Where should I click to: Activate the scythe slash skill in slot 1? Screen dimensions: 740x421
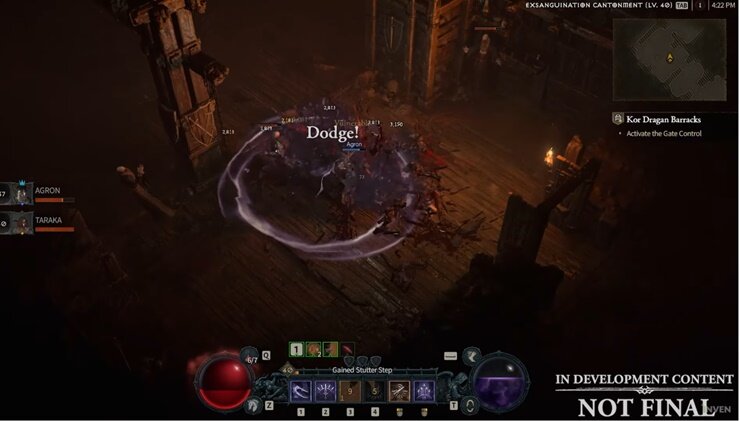(x=300, y=391)
